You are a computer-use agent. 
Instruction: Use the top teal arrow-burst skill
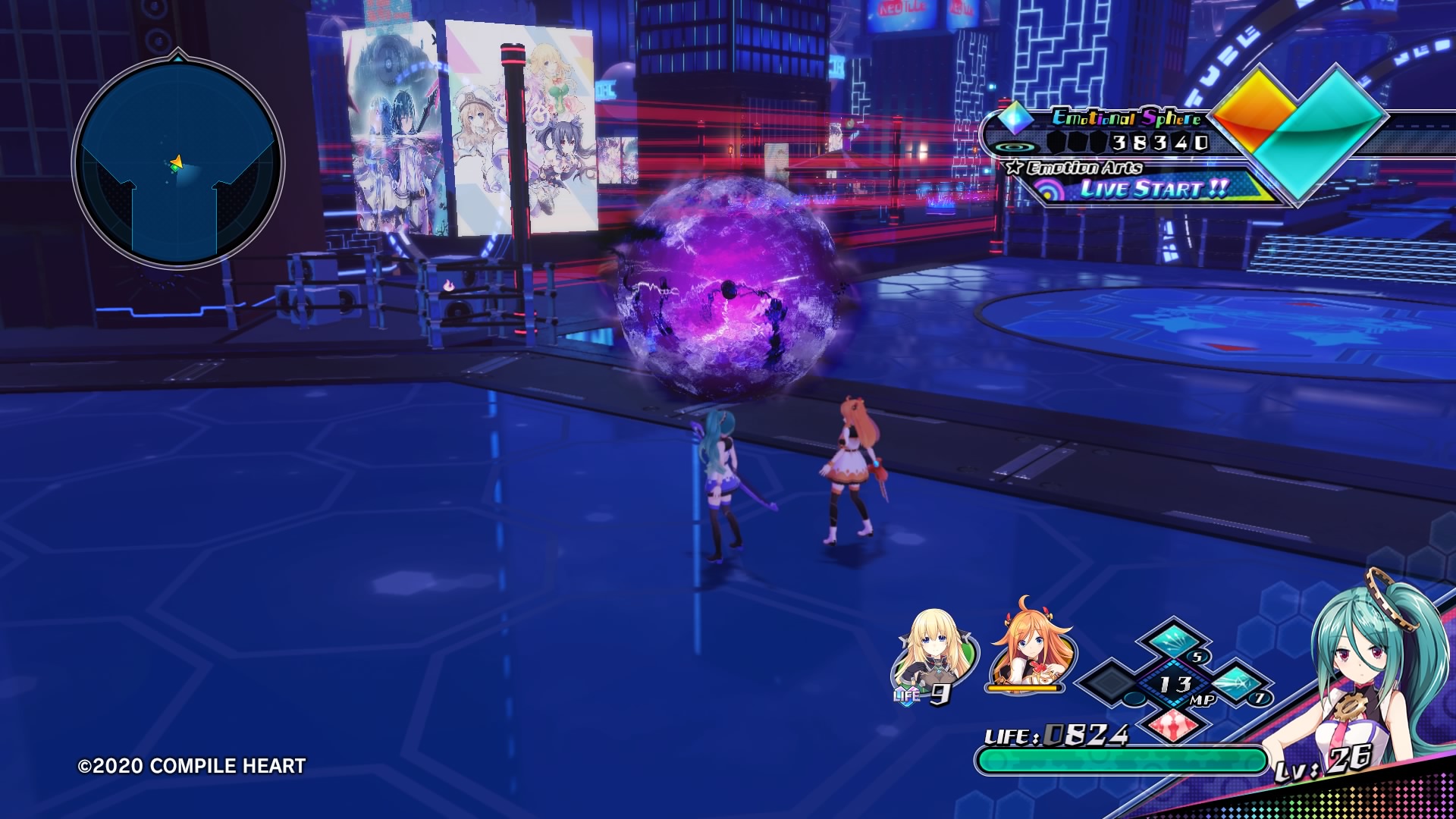(1173, 641)
